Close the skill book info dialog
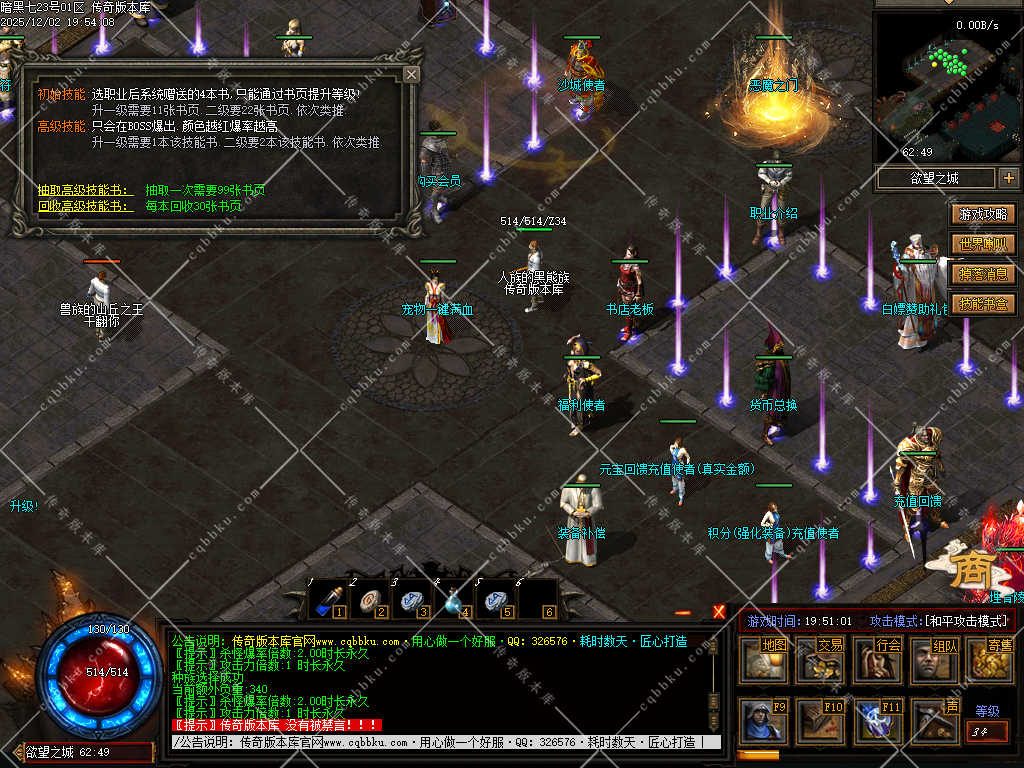This screenshot has width=1024, height=768. click(x=411, y=75)
